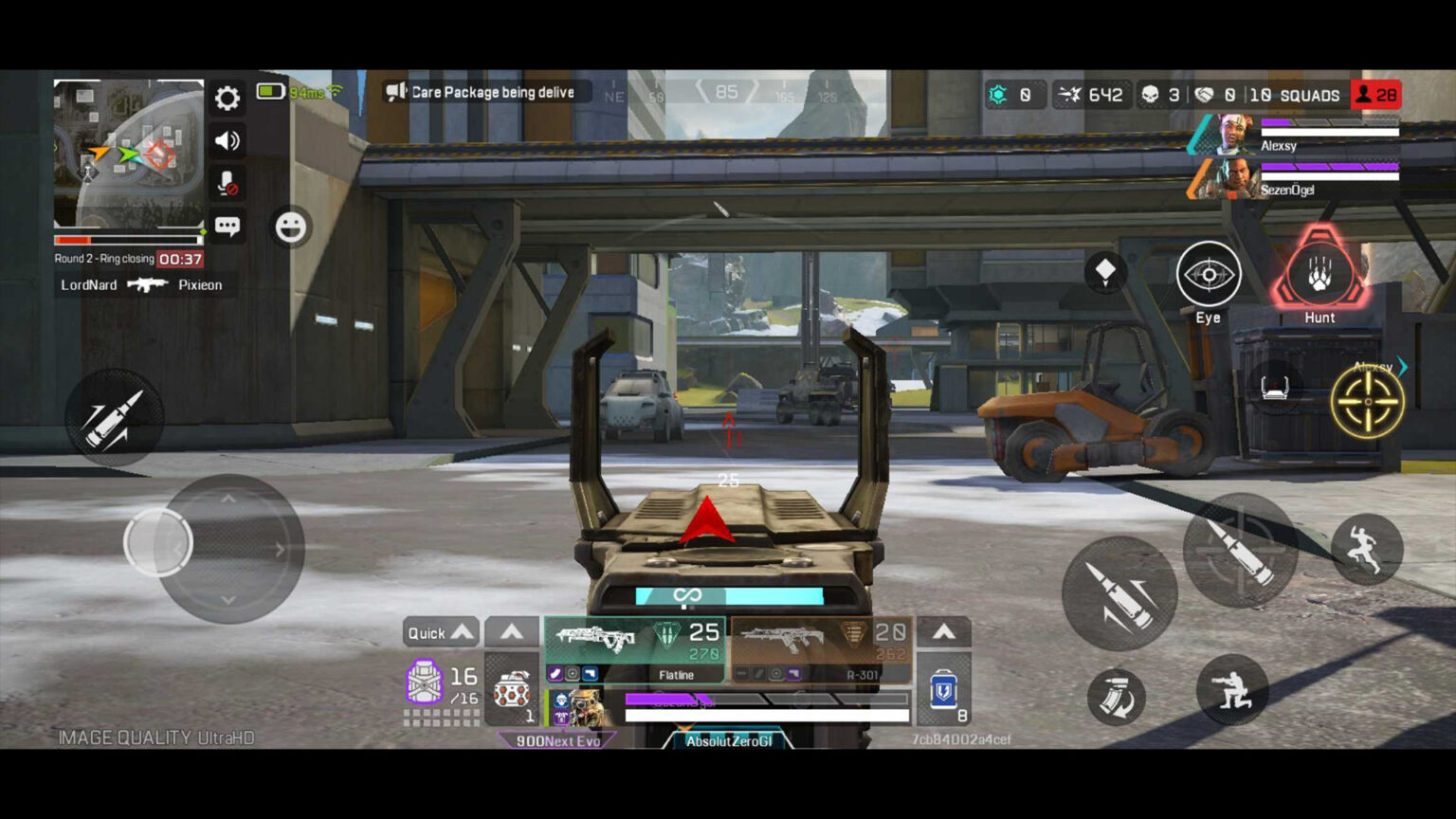Viewport: 1456px width, 819px height.
Task: Open the settings gear icon
Action: pos(227,98)
